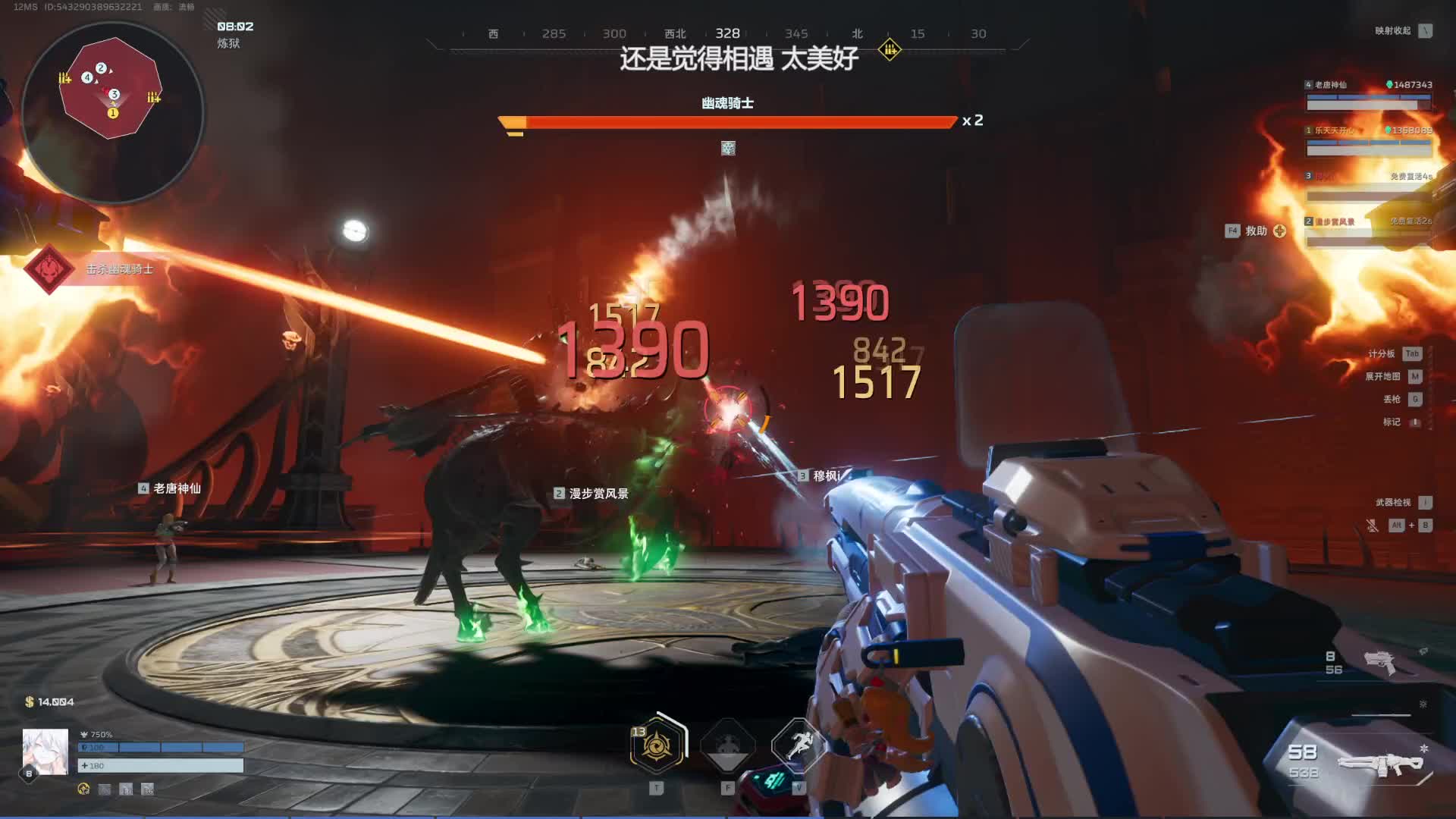The height and width of the screenshot is (819, 1456).
Task: Activate the hexagonal eye ability icon
Action: 657,746
